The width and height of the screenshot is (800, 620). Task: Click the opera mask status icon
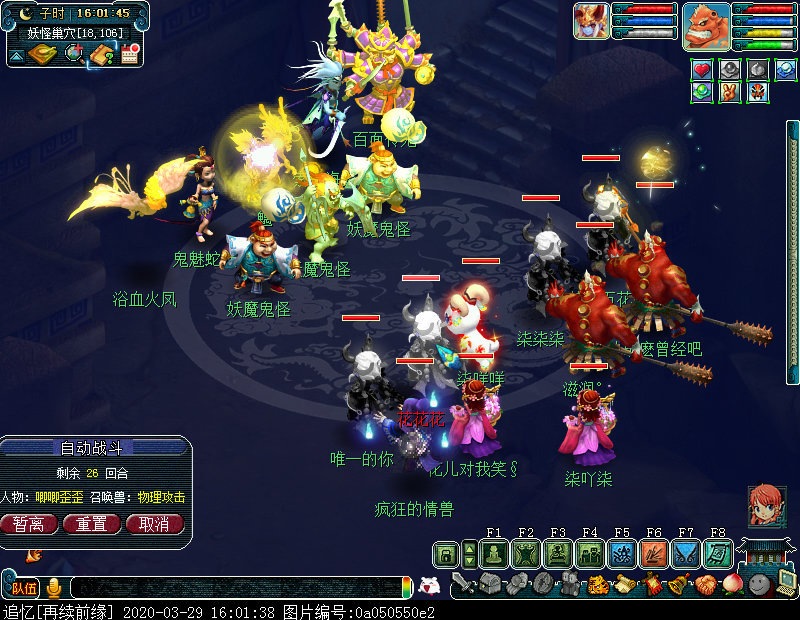pos(759,92)
